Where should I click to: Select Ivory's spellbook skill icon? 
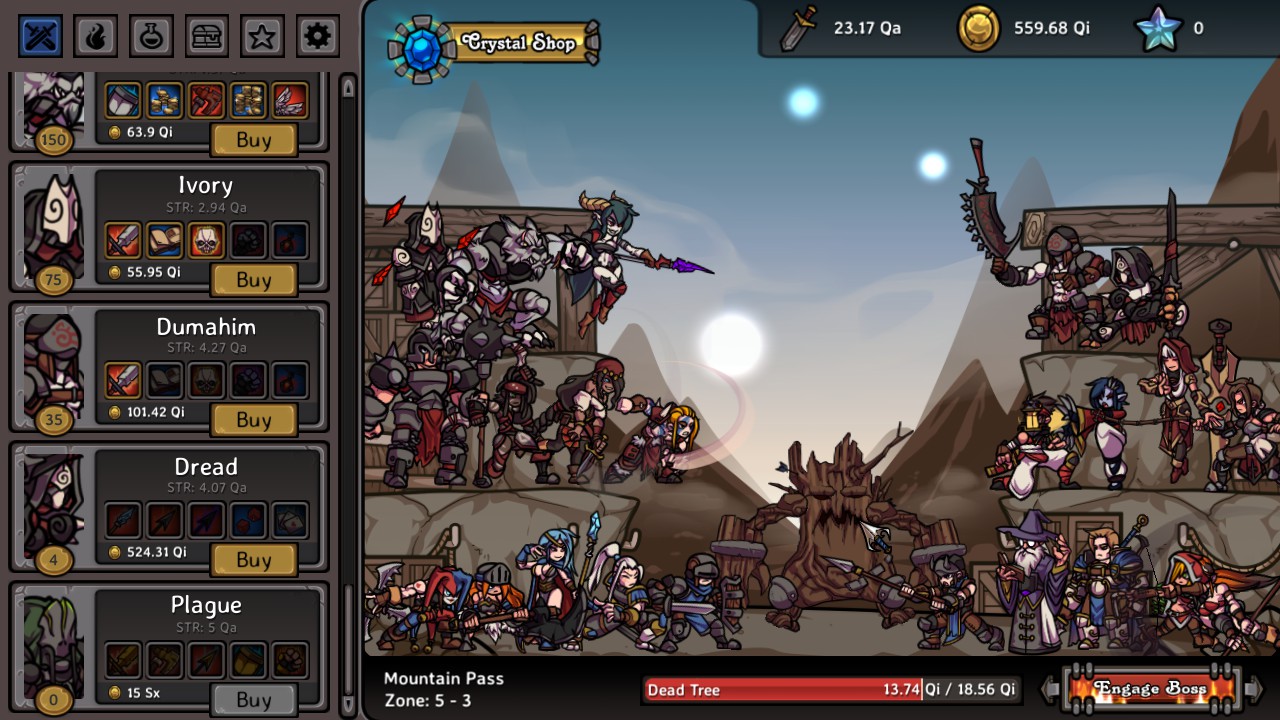click(x=164, y=240)
